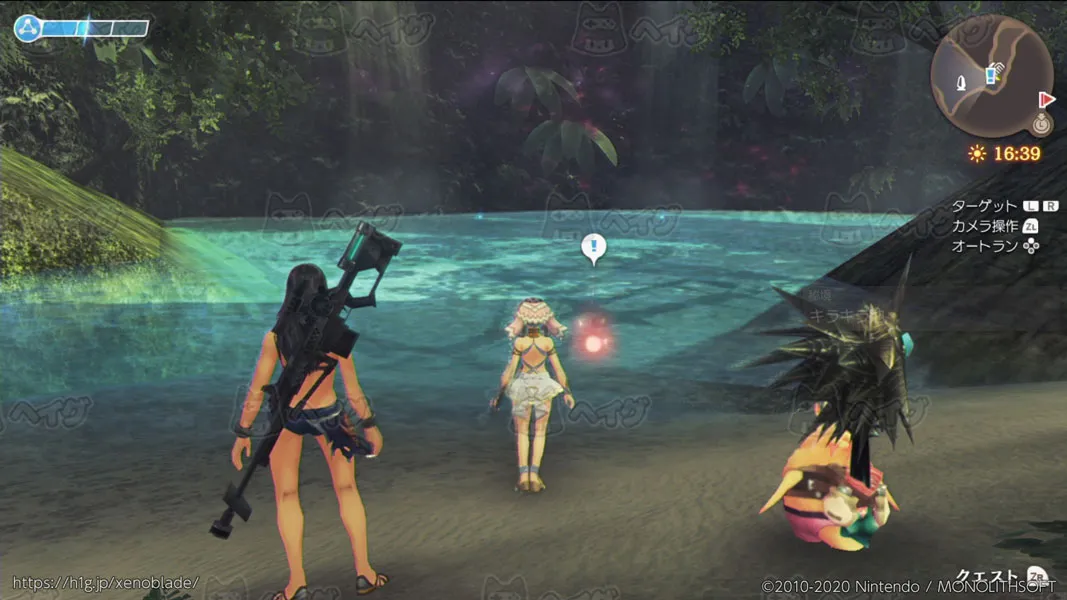Click the red flag marker on minimap
The width and height of the screenshot is (1067, 600).
tap(1047, 99)
